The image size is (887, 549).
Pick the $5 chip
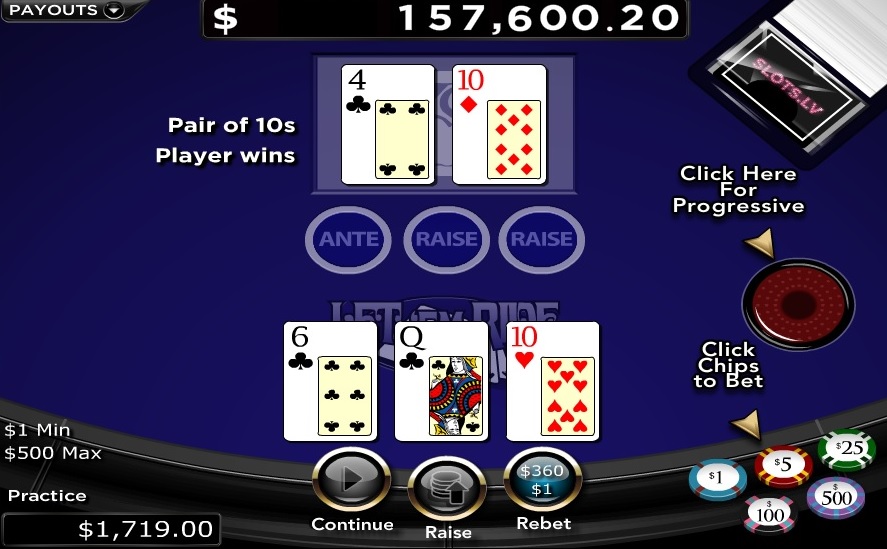click(x=782, y=464)
